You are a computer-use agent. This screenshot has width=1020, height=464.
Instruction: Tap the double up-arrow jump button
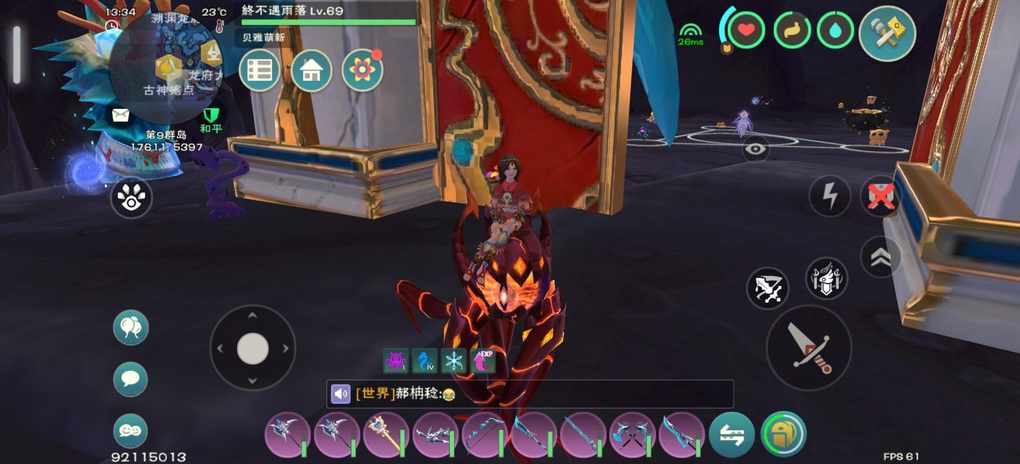pyautogui.click(x=881, y=257)
